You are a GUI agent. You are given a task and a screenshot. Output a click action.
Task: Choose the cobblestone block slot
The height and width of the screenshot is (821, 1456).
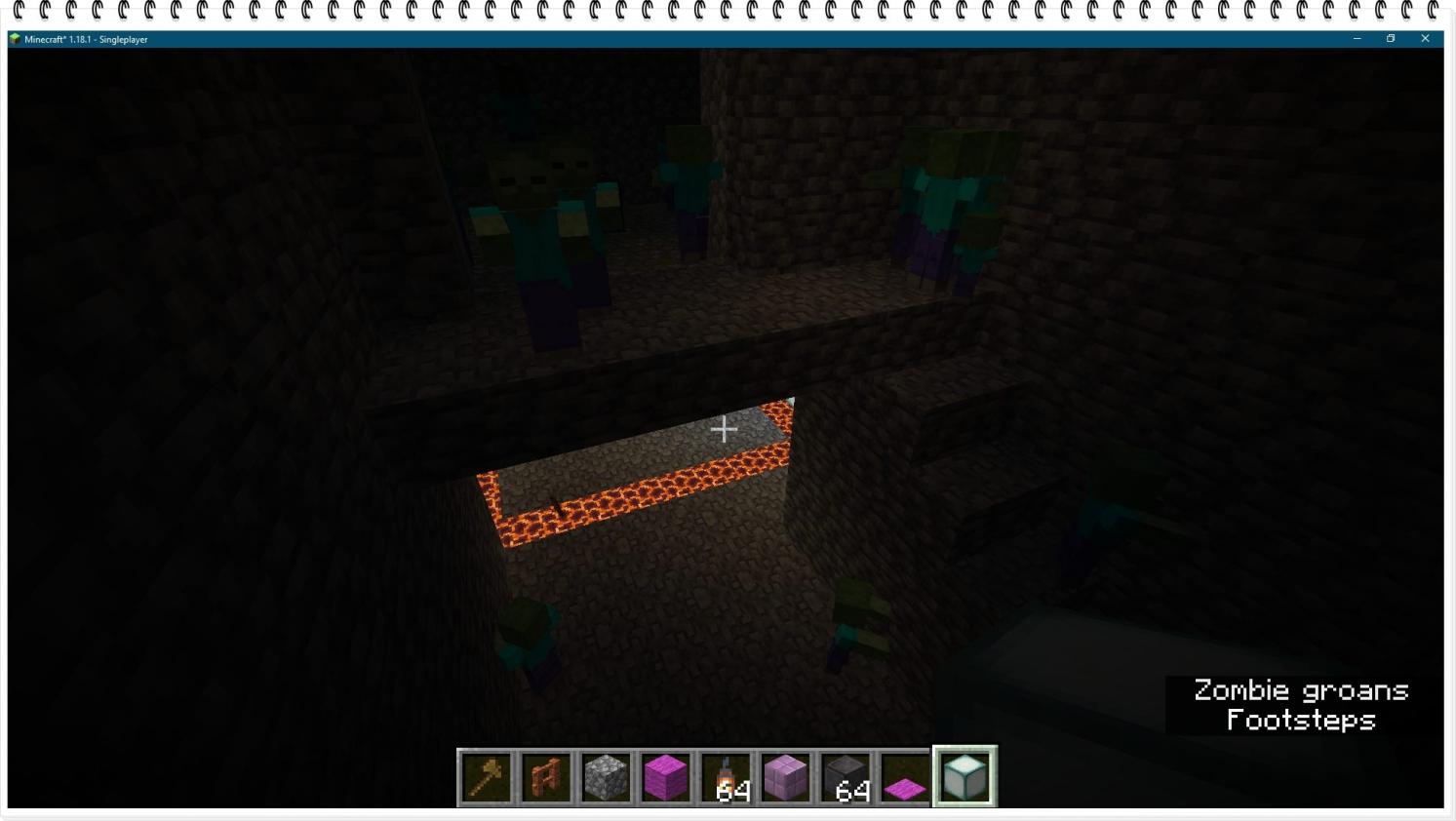click(606, 777)
